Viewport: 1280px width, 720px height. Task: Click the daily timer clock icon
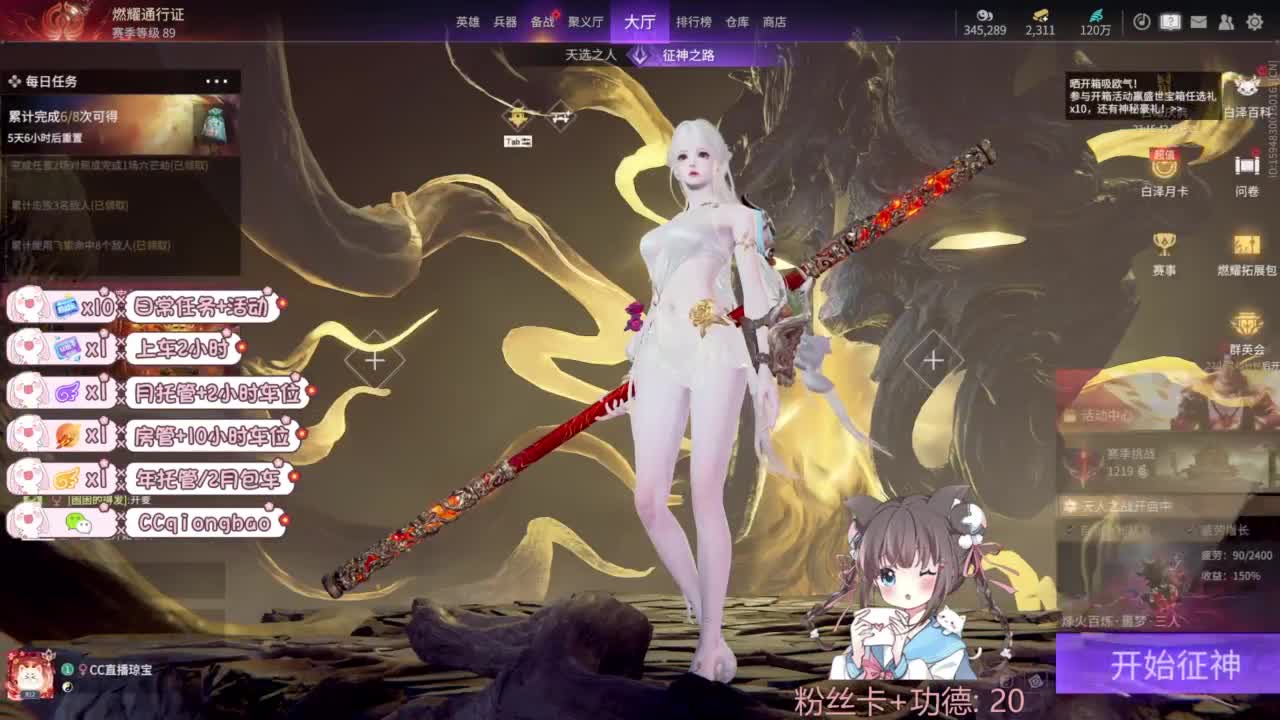[x=1142, y=21]
